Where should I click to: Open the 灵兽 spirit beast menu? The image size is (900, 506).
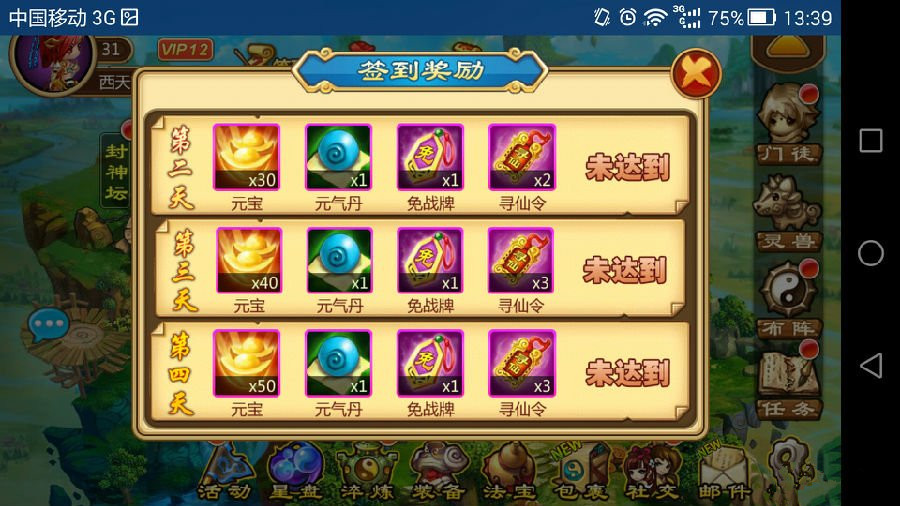tap(788, 212)
